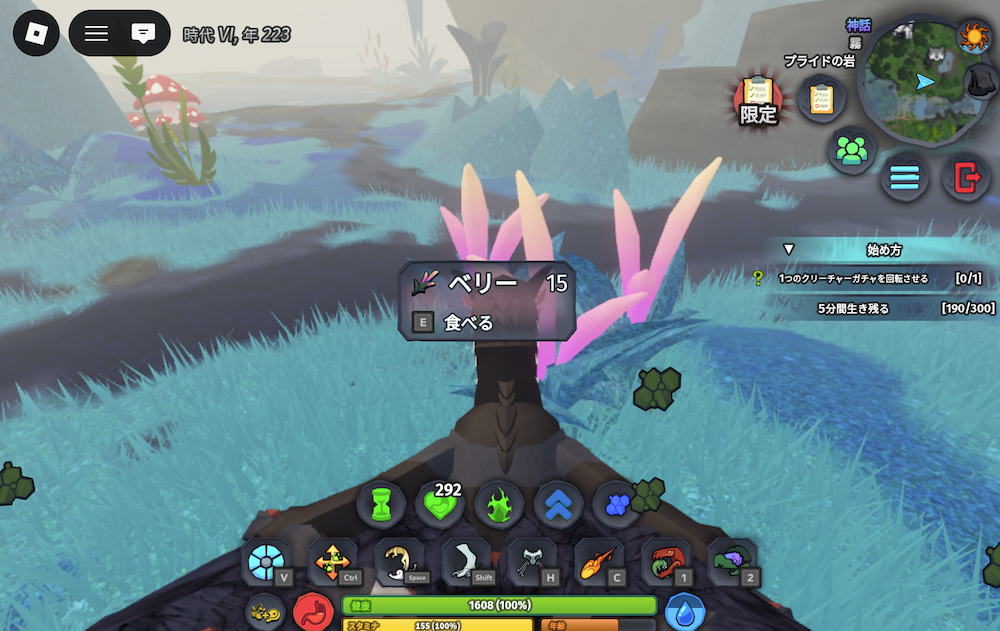This screenshot has height=631, width=1000.
Task: Open the plain missions clipboard icon
Action: pos(821,100)
